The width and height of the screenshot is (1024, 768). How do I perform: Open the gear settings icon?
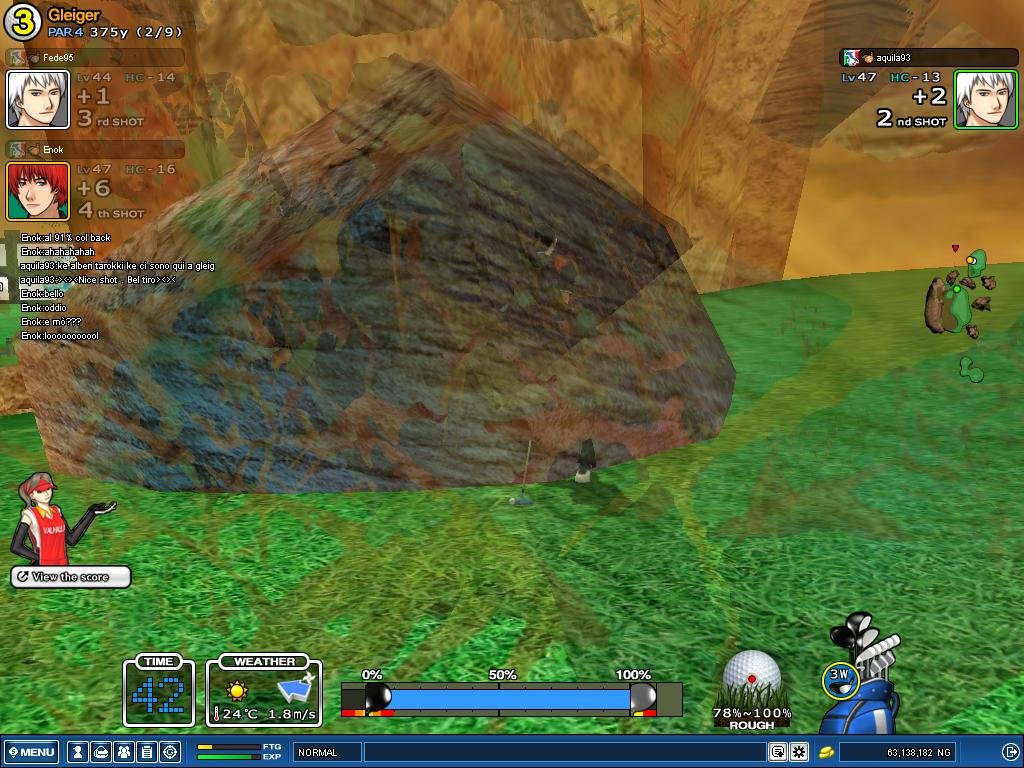point(799,752)
